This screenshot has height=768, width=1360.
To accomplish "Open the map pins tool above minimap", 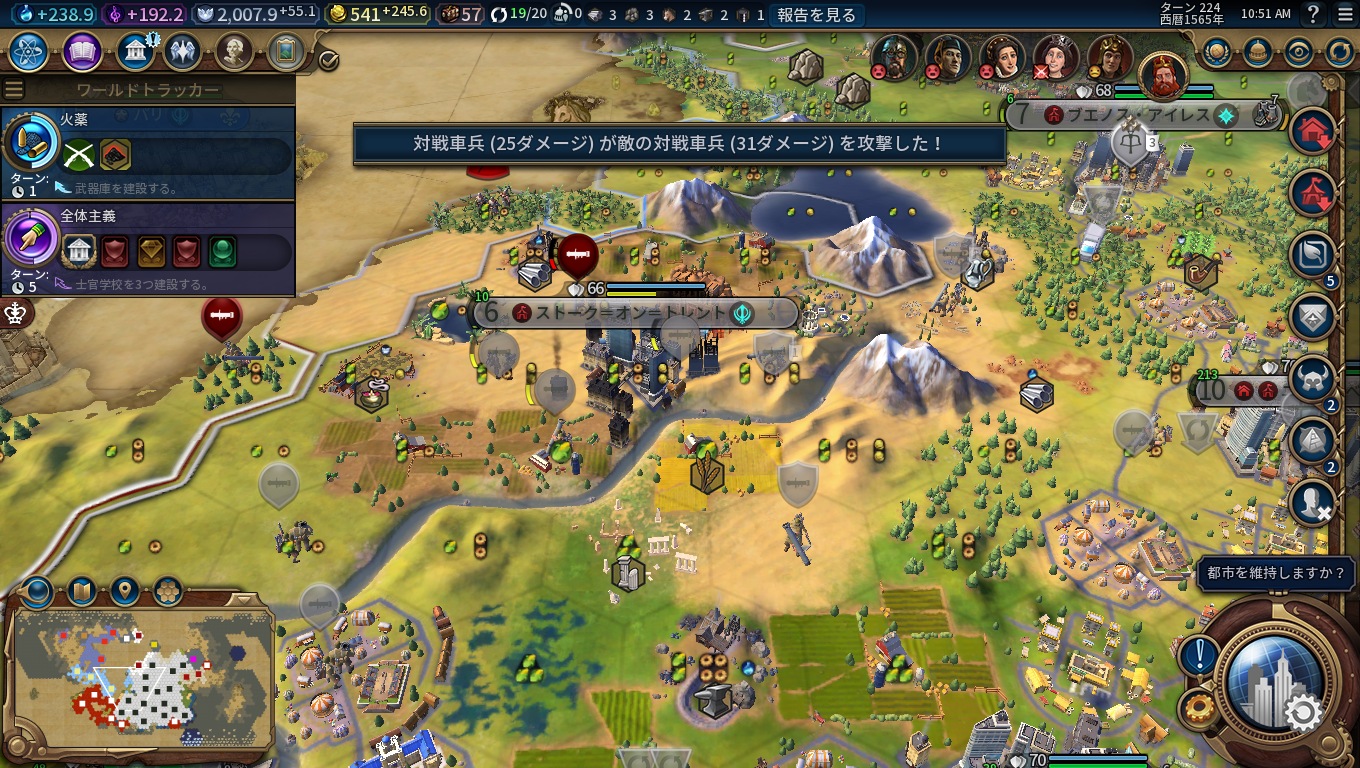I will click(x=125, y=591).
